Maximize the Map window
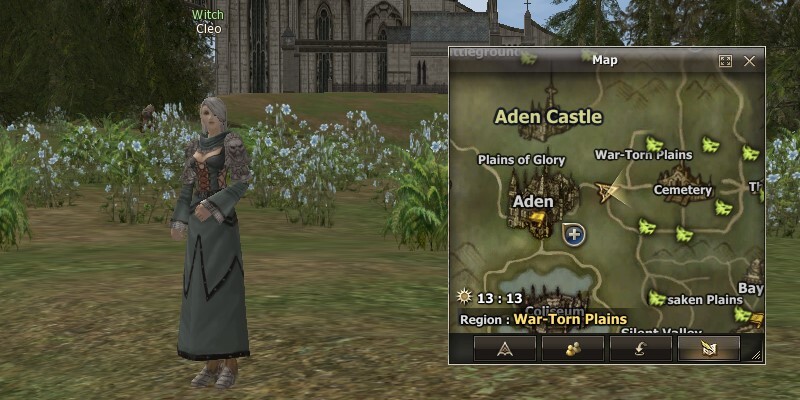The width and height of the screenshot is (800, 400). (726, 61)
